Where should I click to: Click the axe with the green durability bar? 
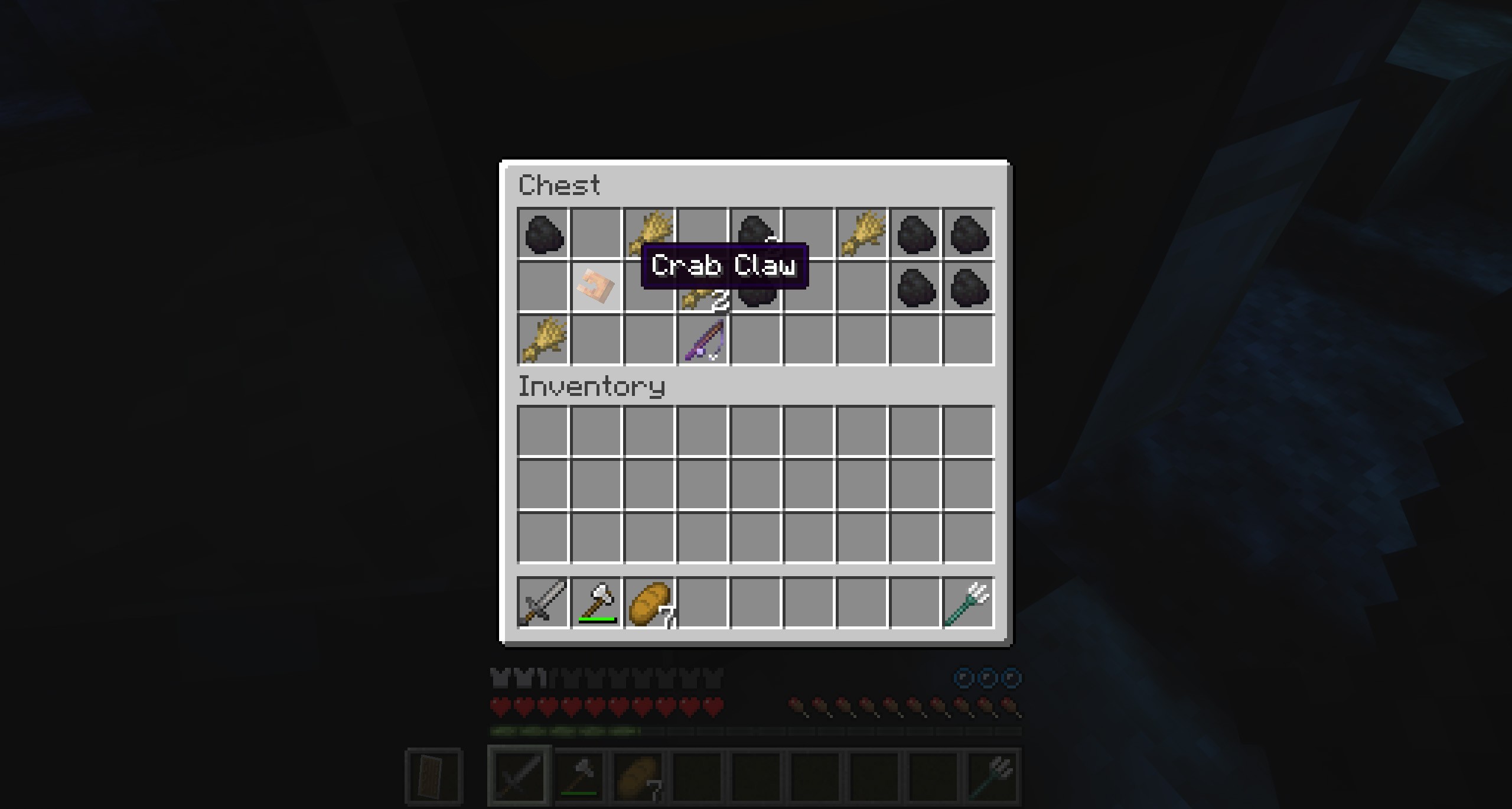pyautogui.click(x=596, y=603)
